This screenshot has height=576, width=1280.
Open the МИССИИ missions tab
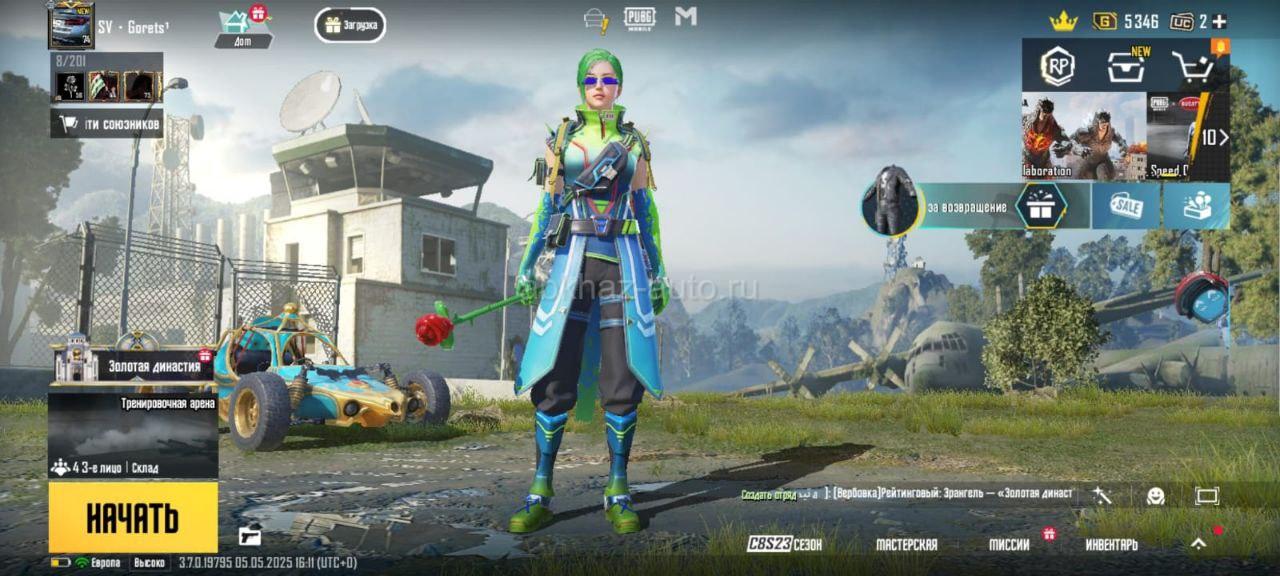[x=1009, y=544]
